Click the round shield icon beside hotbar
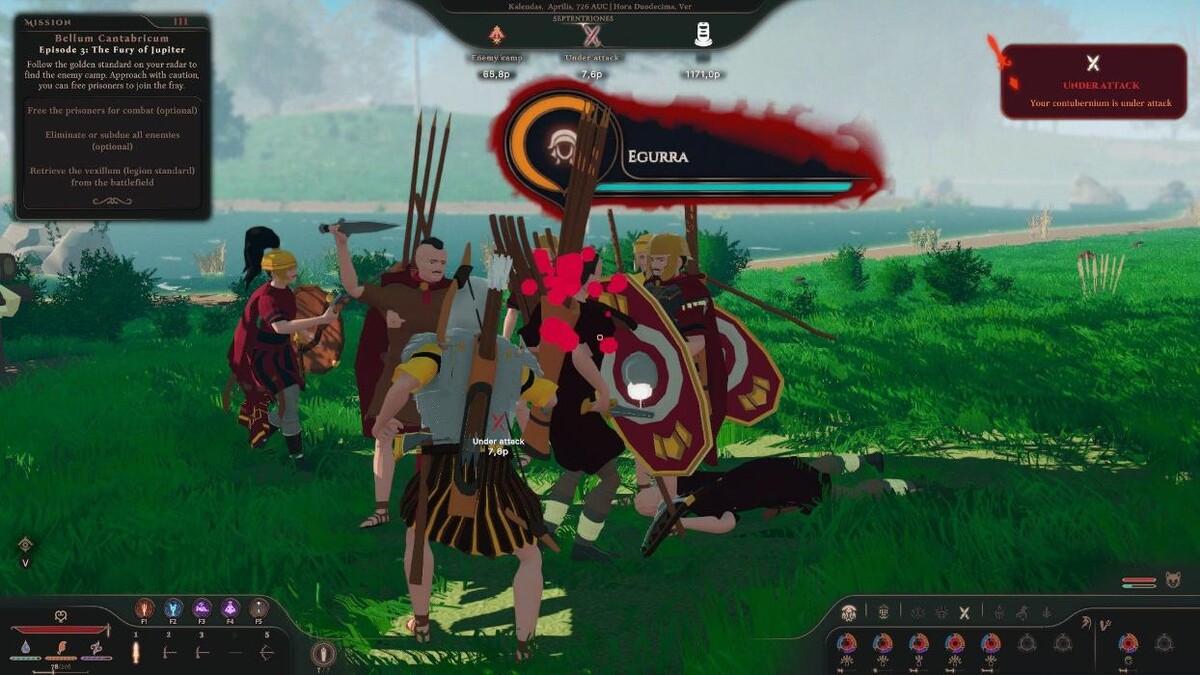The width and height of the screenshot is (1200, 675). click(322, 654)
